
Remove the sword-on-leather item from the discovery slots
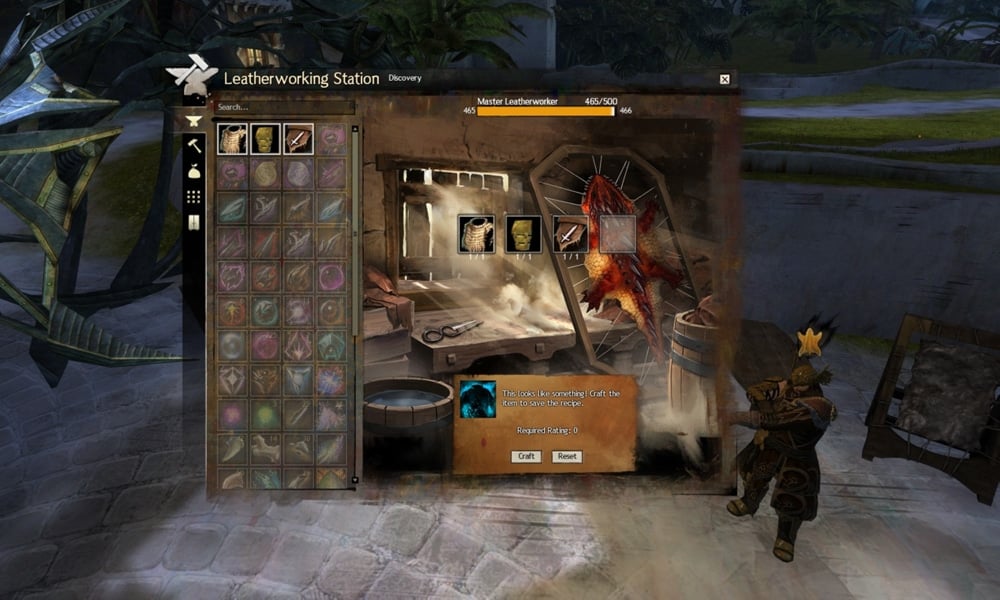pyautogui.click(x=570, y=233)
